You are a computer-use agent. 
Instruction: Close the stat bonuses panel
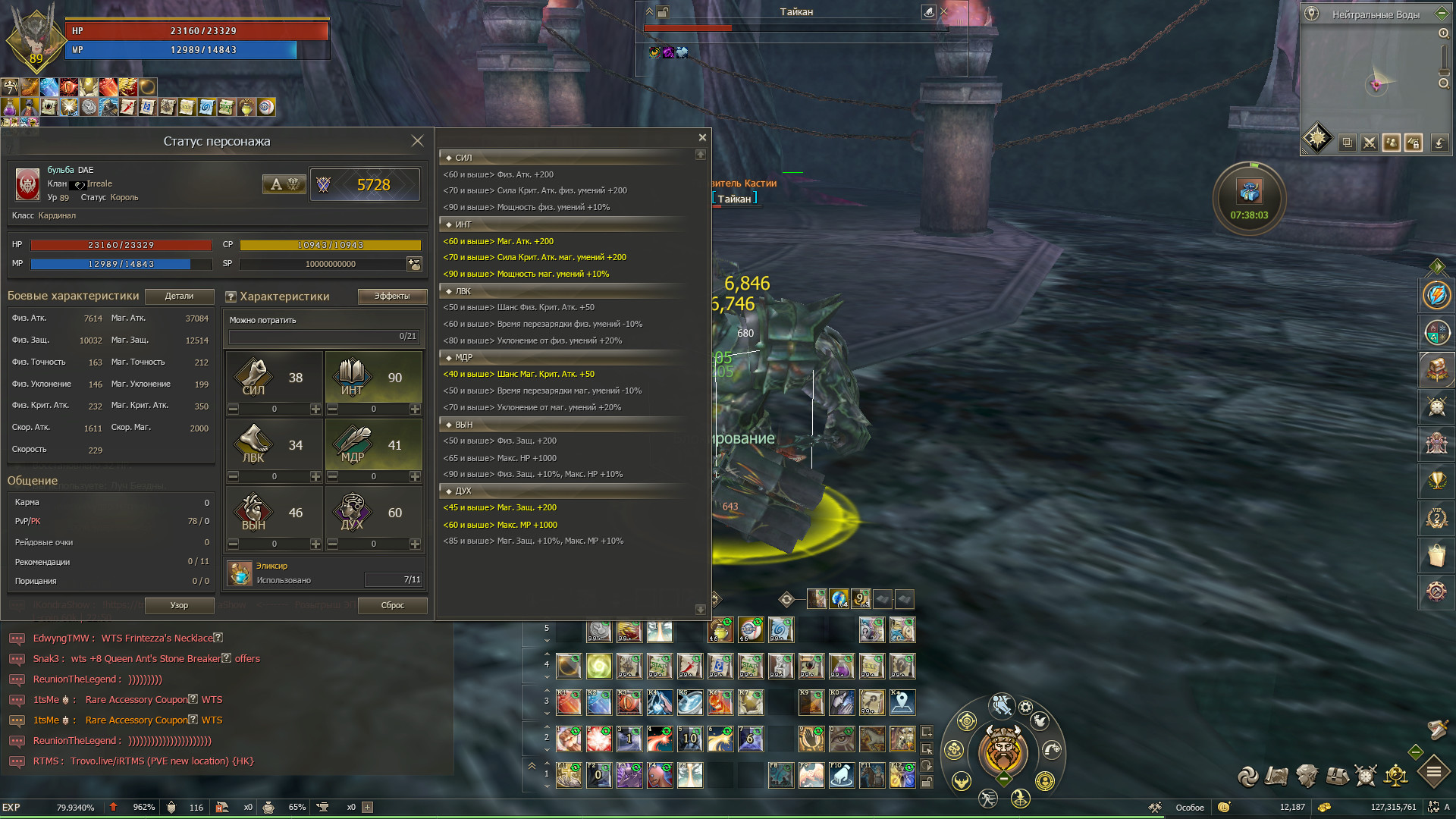pyautogui.click(x=702, y=137)
